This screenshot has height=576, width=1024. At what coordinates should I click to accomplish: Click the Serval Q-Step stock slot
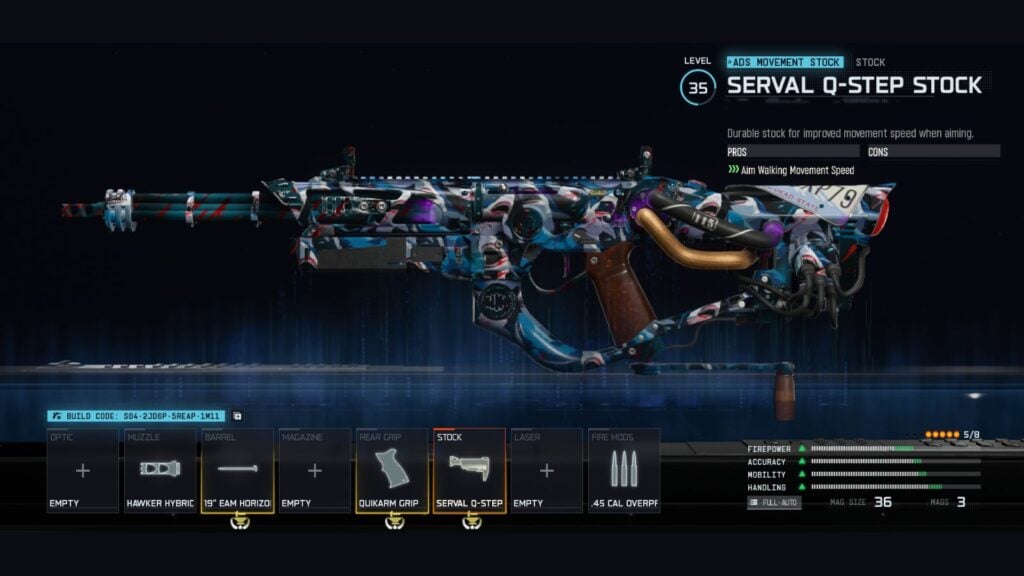(x=469, y=470)
